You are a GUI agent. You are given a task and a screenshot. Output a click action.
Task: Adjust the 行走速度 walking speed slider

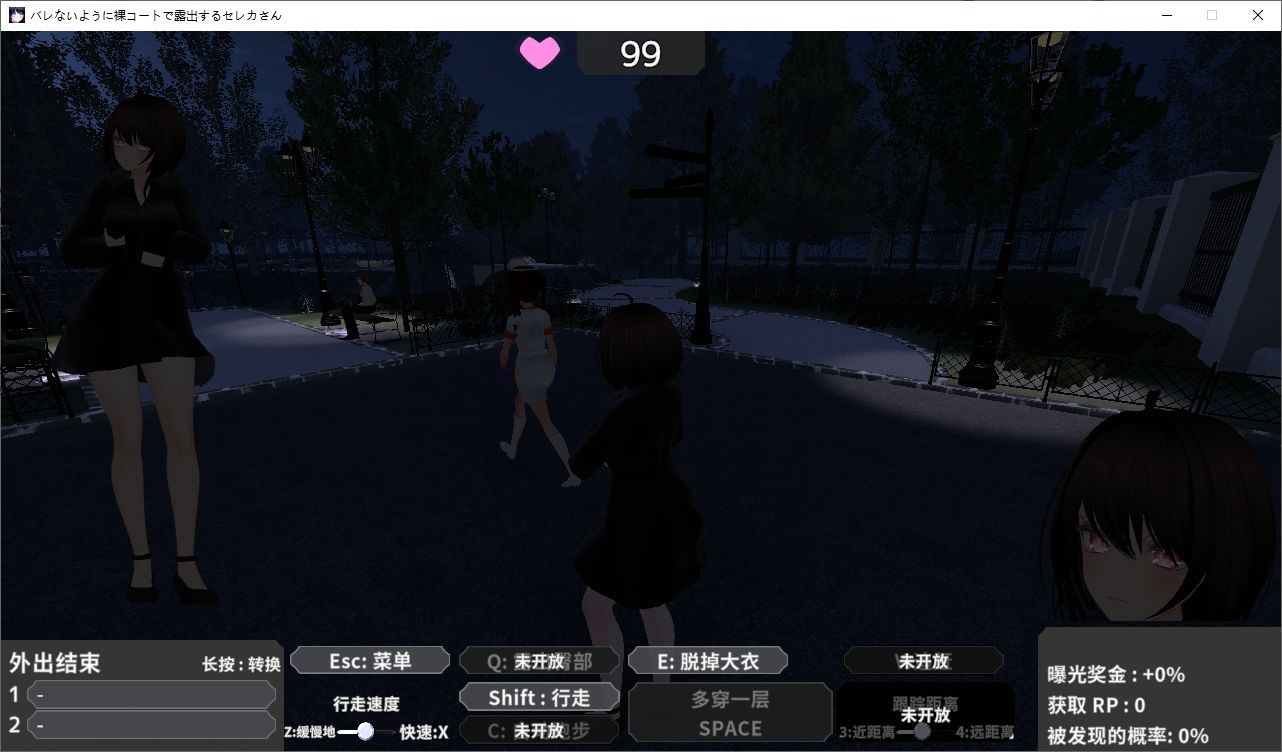point(365,731)
